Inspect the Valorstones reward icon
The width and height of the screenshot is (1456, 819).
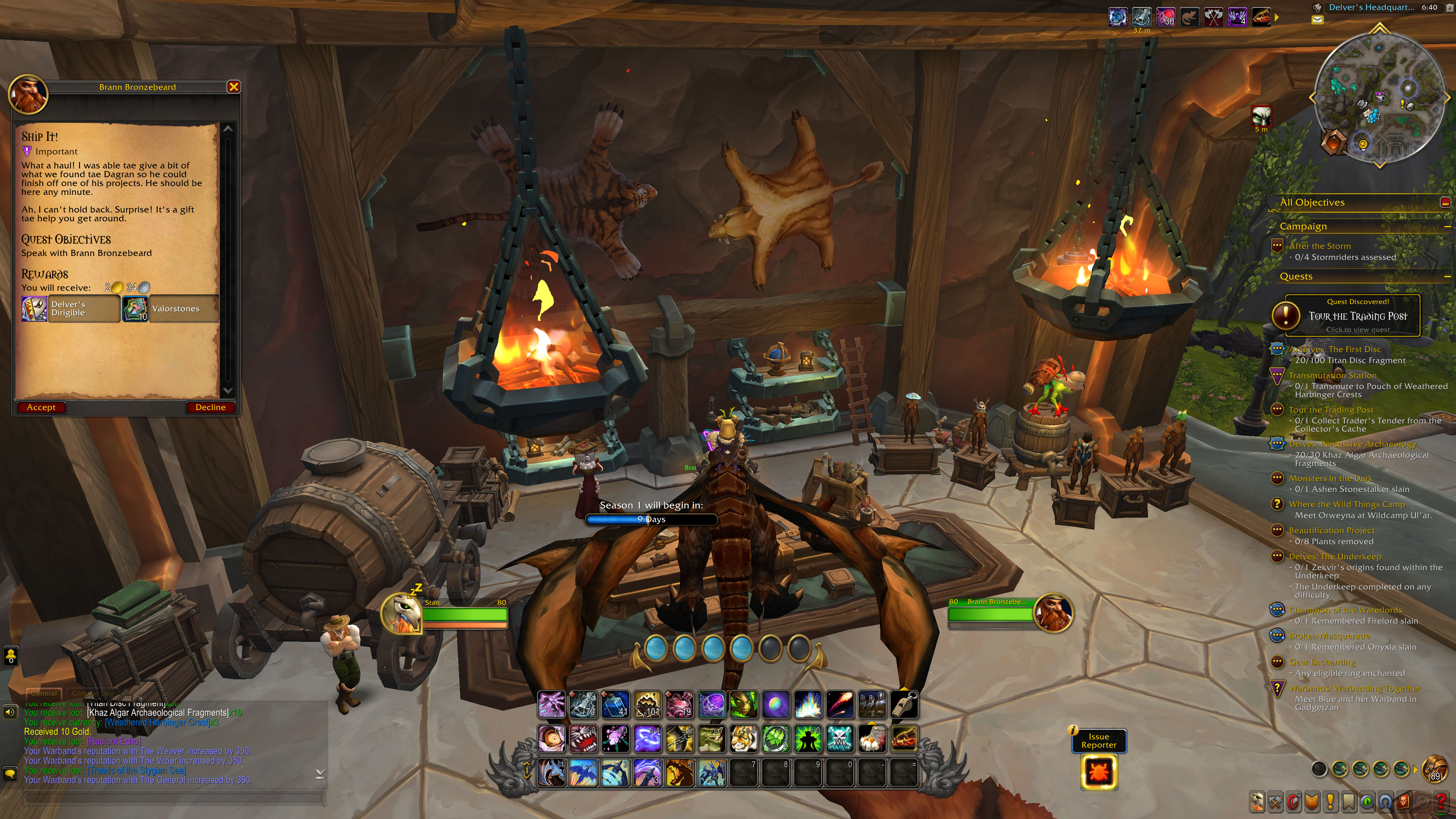click(x=135, y=309)
